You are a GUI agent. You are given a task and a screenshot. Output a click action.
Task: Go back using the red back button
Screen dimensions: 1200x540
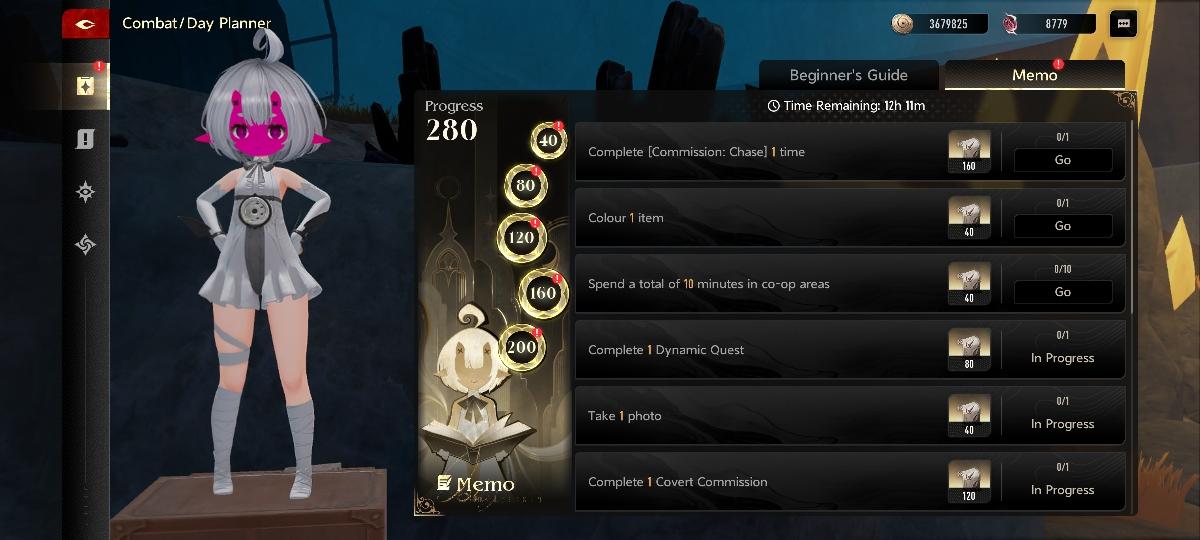pos(85,24)
